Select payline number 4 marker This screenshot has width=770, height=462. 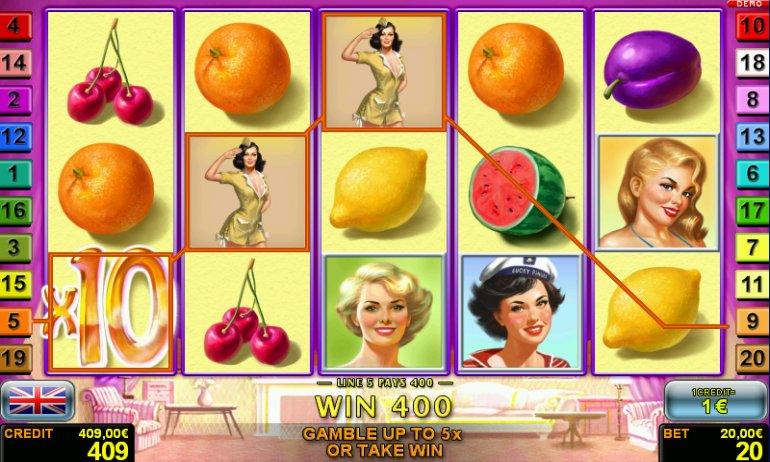(x=14, y=27)
